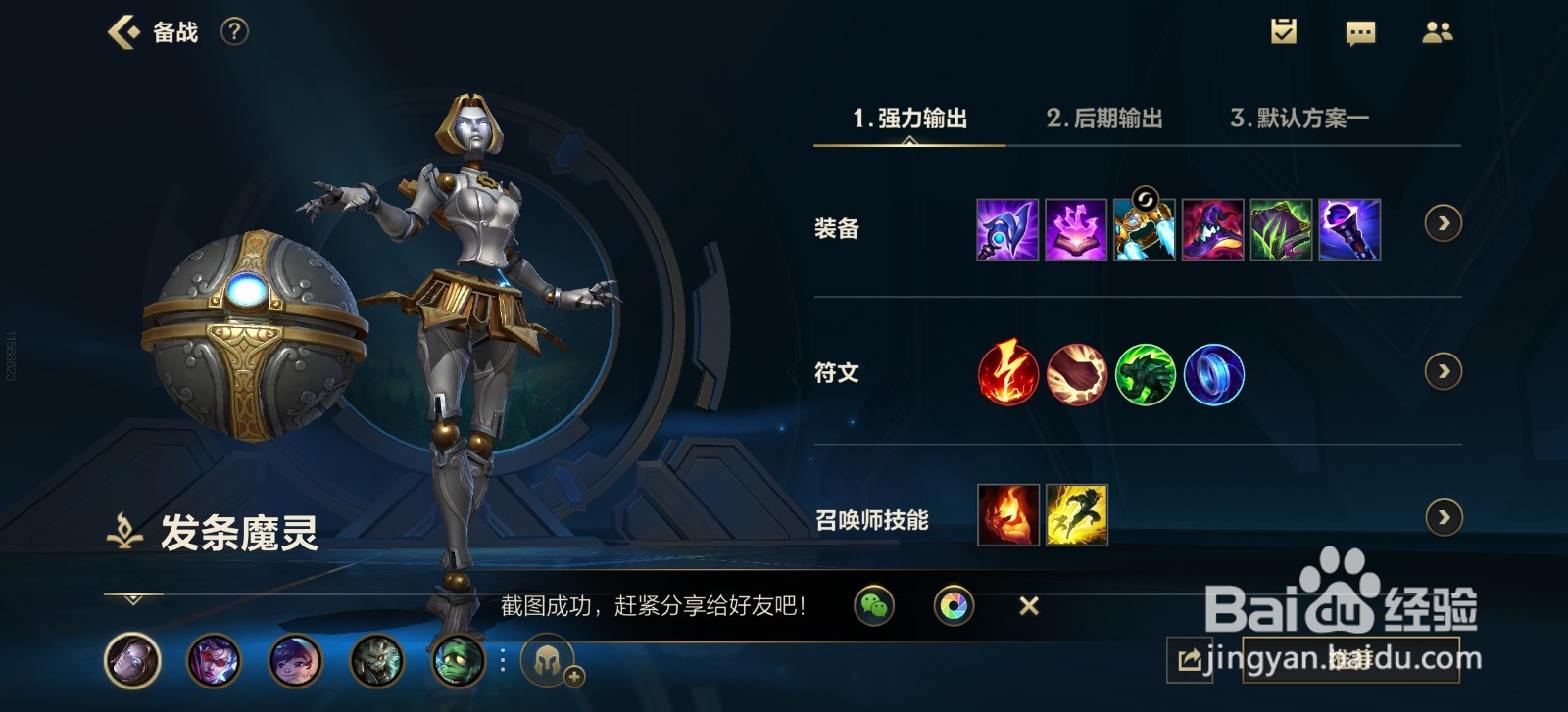
Task: Open the friends list icon
Action: tap(1437, 32)
